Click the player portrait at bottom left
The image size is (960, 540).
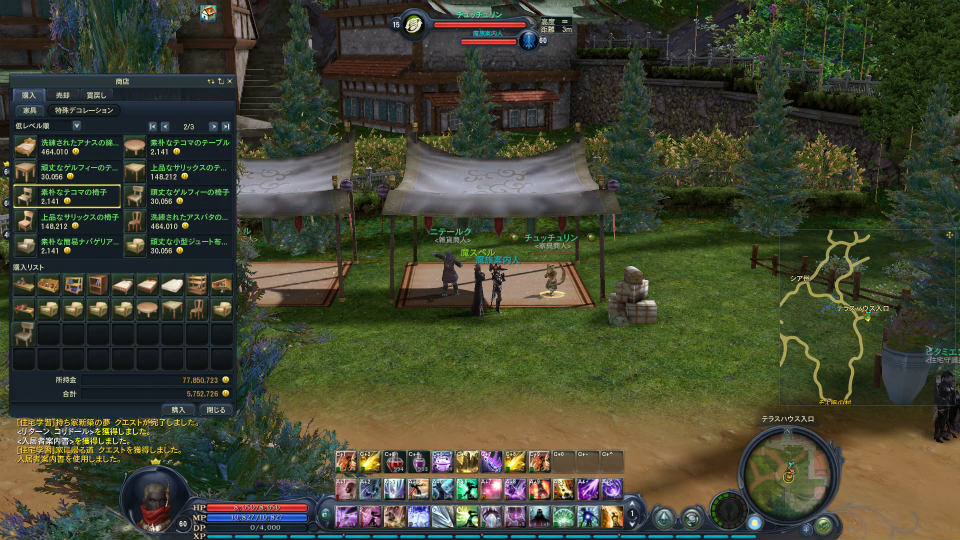[x=152, y=495]
